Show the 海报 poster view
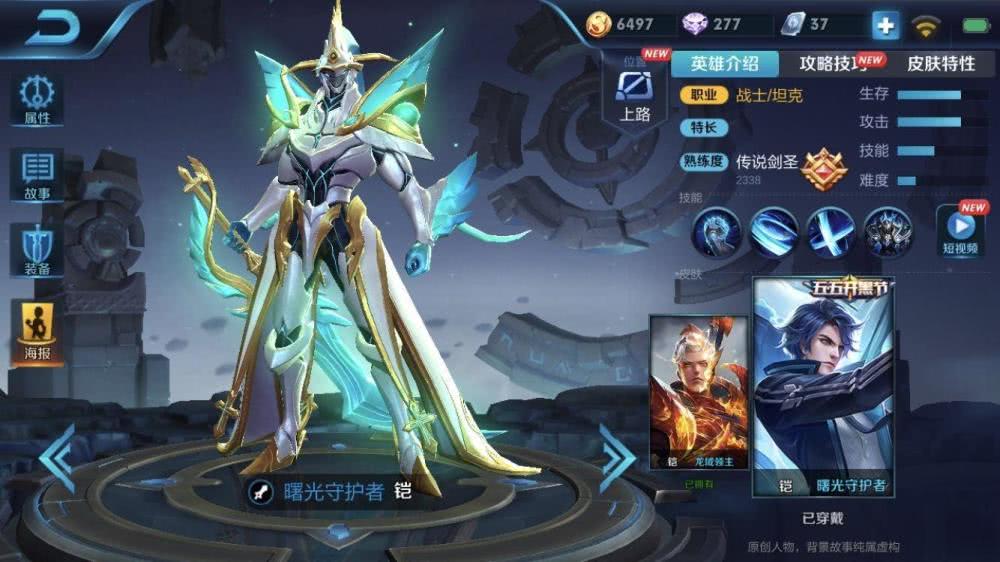The height and width of the screenshot is (562, 1000). click(x=37, y=332)
